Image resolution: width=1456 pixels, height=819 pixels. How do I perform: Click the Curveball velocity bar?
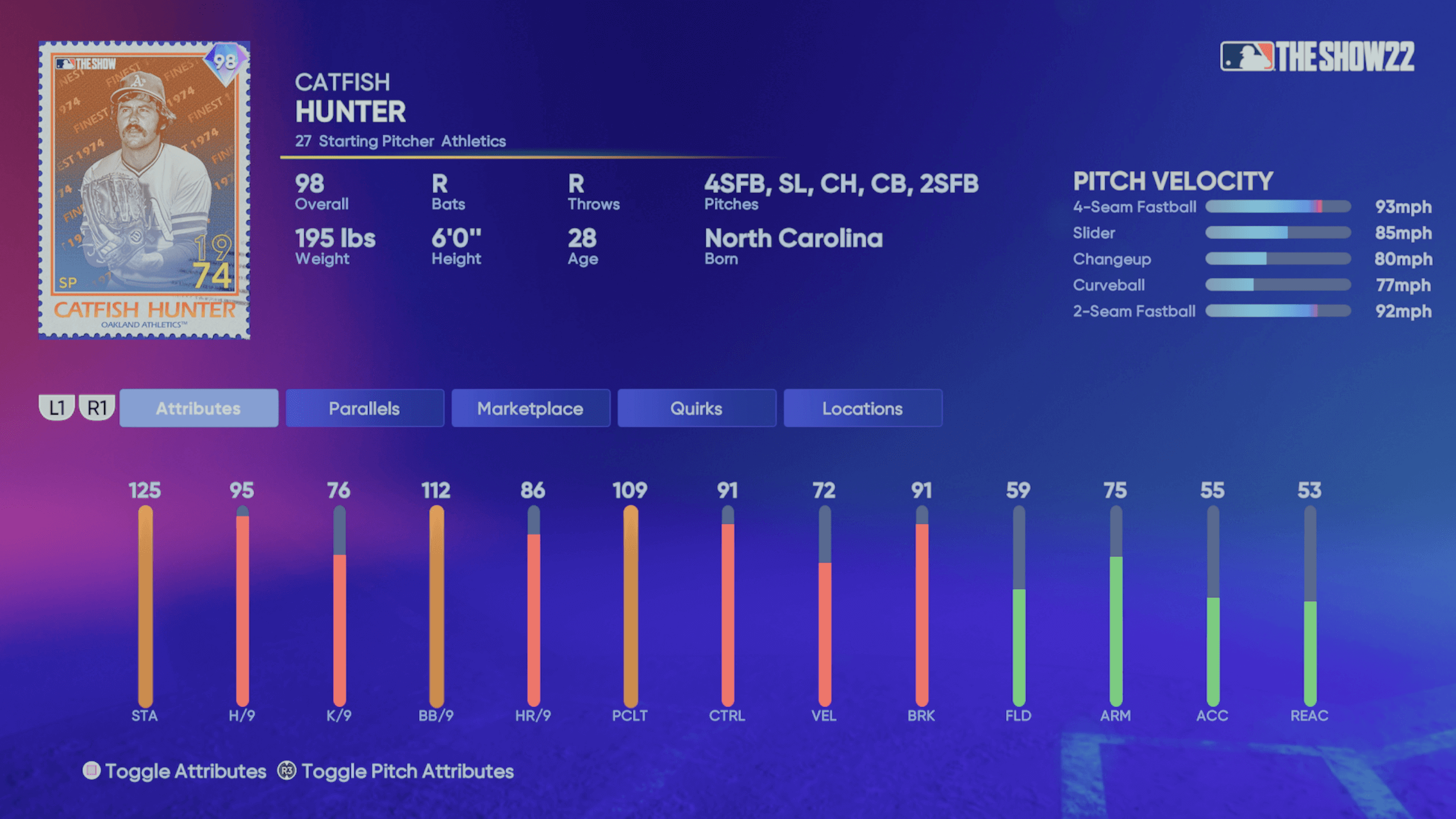coord(1277,285)
